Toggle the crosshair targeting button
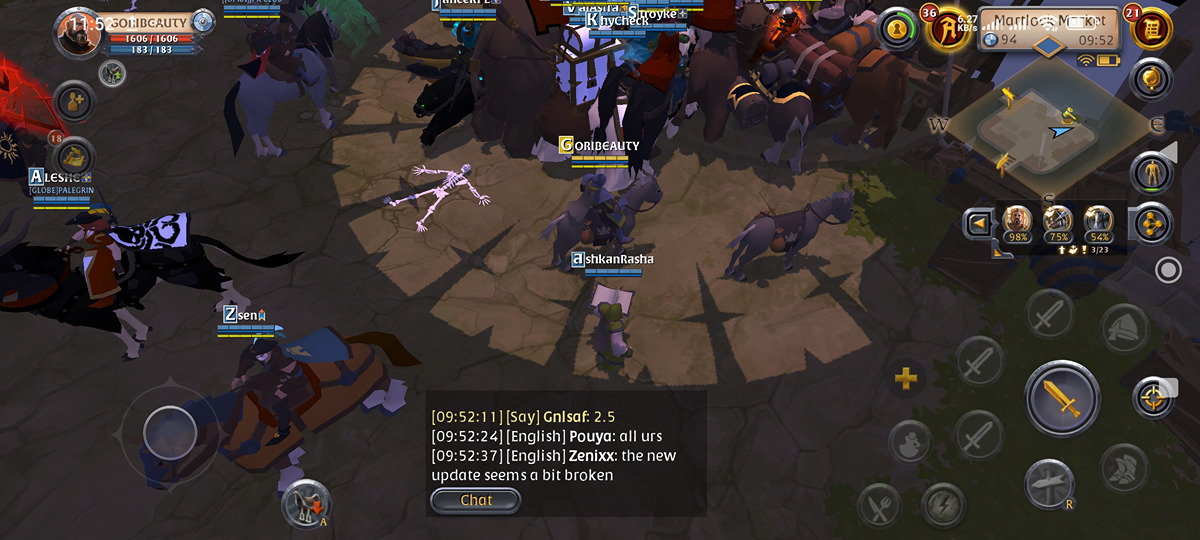The image size is (1200, 540). (x=1153, y=398)
